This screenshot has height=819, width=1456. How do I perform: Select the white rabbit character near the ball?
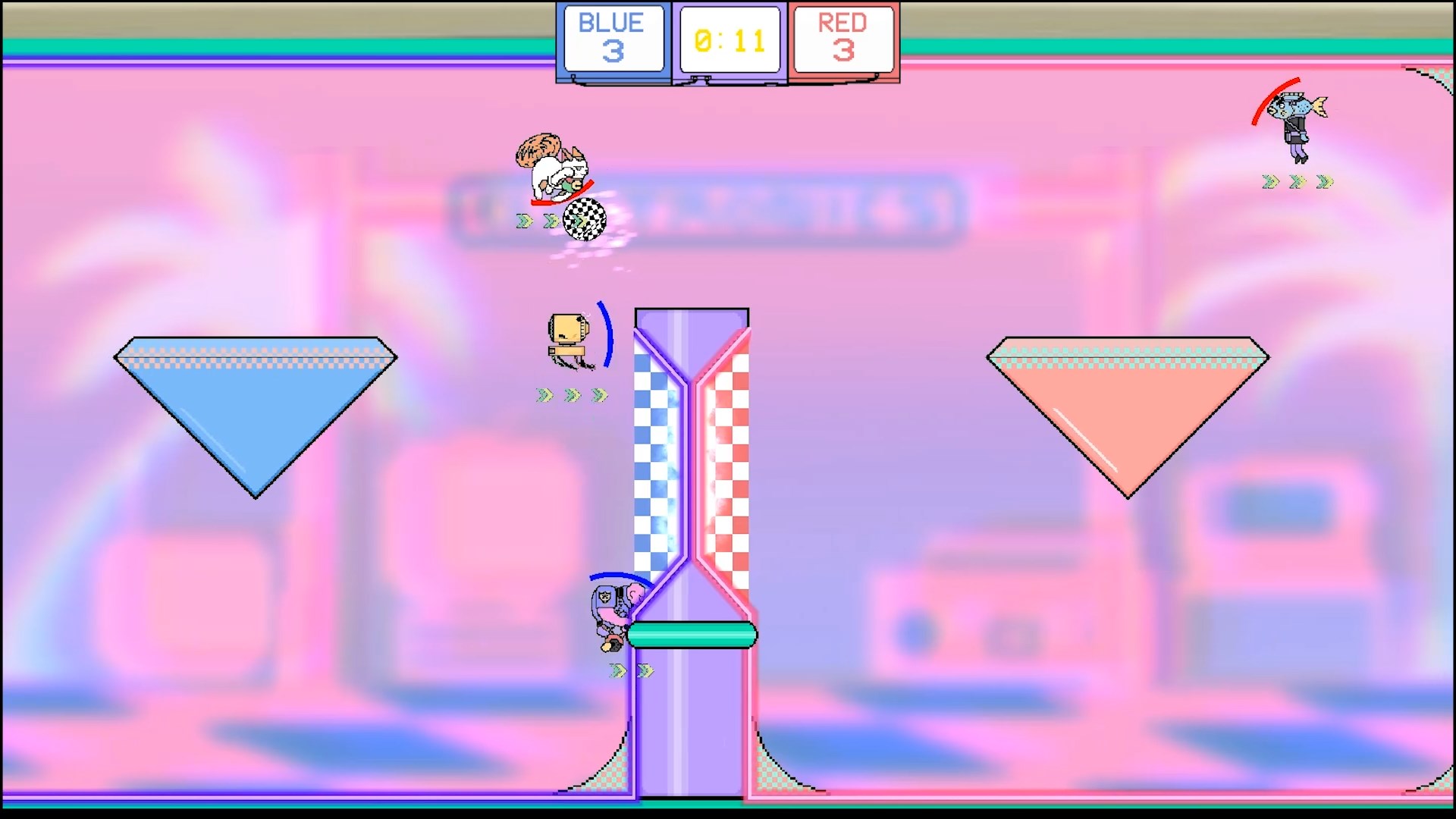(554, 171)
